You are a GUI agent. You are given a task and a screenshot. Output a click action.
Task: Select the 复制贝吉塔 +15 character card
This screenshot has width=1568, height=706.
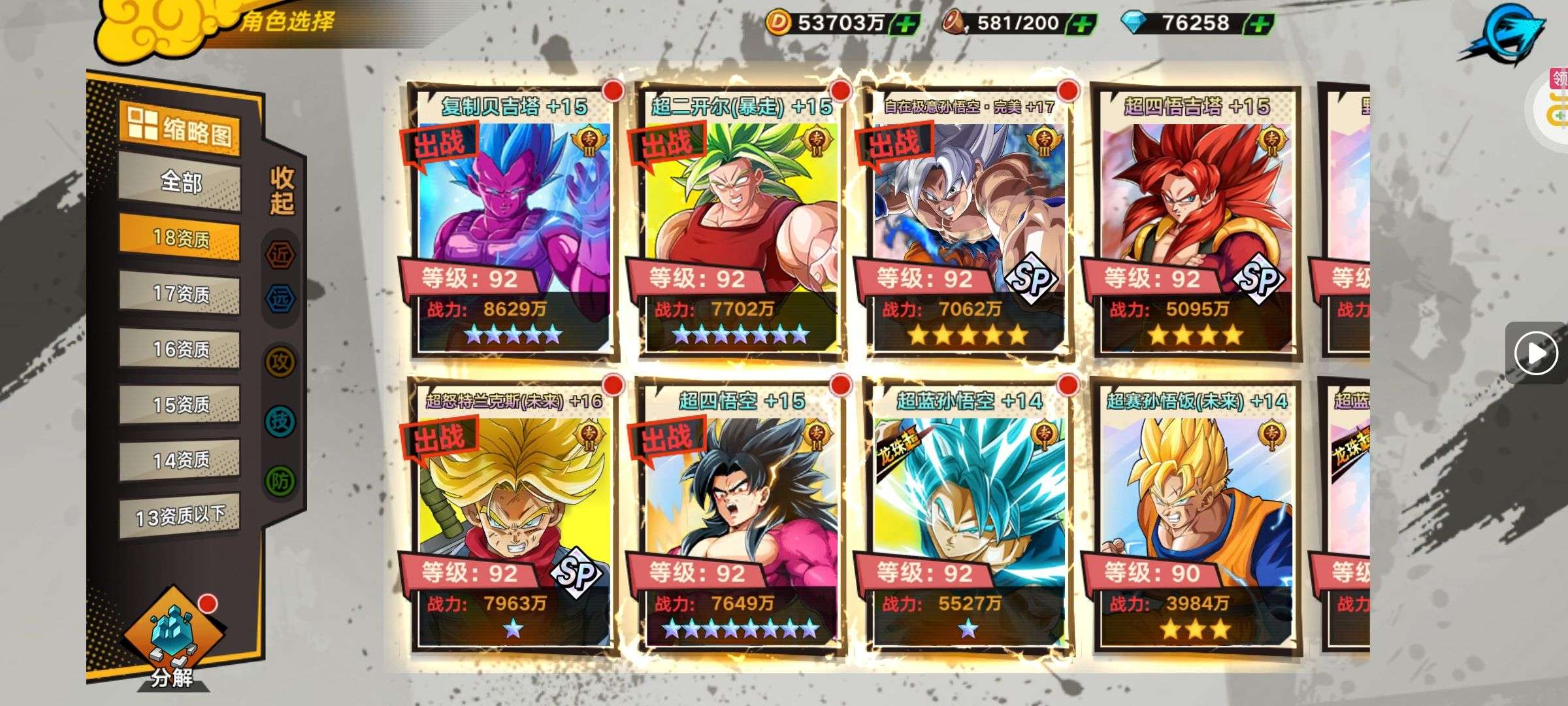pyautogui.click(x=513, y=222)
